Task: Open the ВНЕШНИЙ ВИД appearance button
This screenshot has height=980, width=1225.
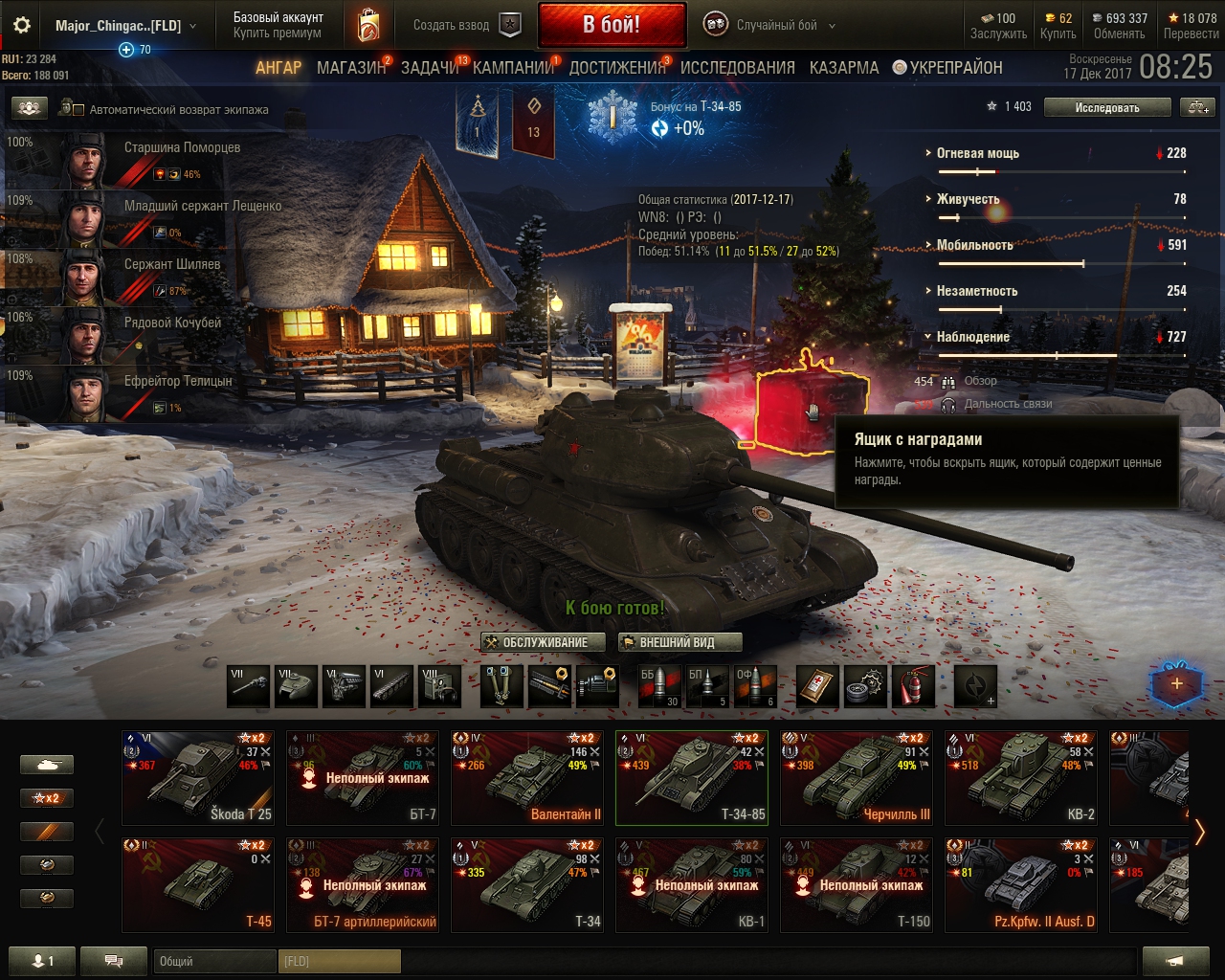Action: (x=677, y=642)
